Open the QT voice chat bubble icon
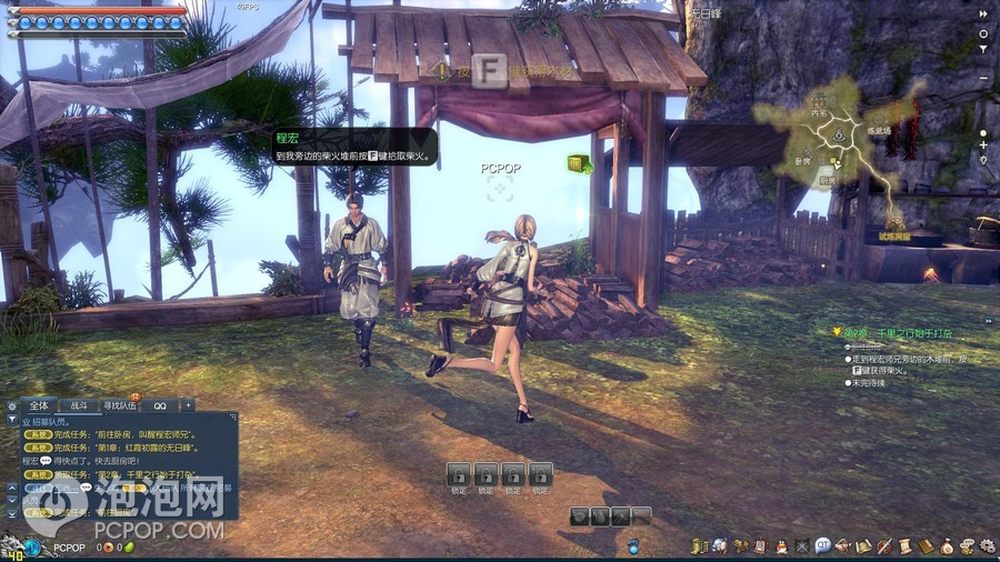 (x=823, y=545)
